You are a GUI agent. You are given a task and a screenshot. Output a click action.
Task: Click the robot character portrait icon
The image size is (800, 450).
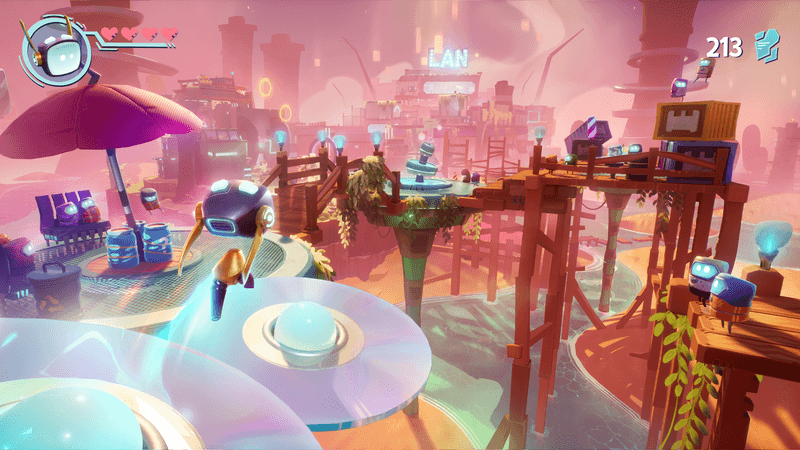coord(56,48)
